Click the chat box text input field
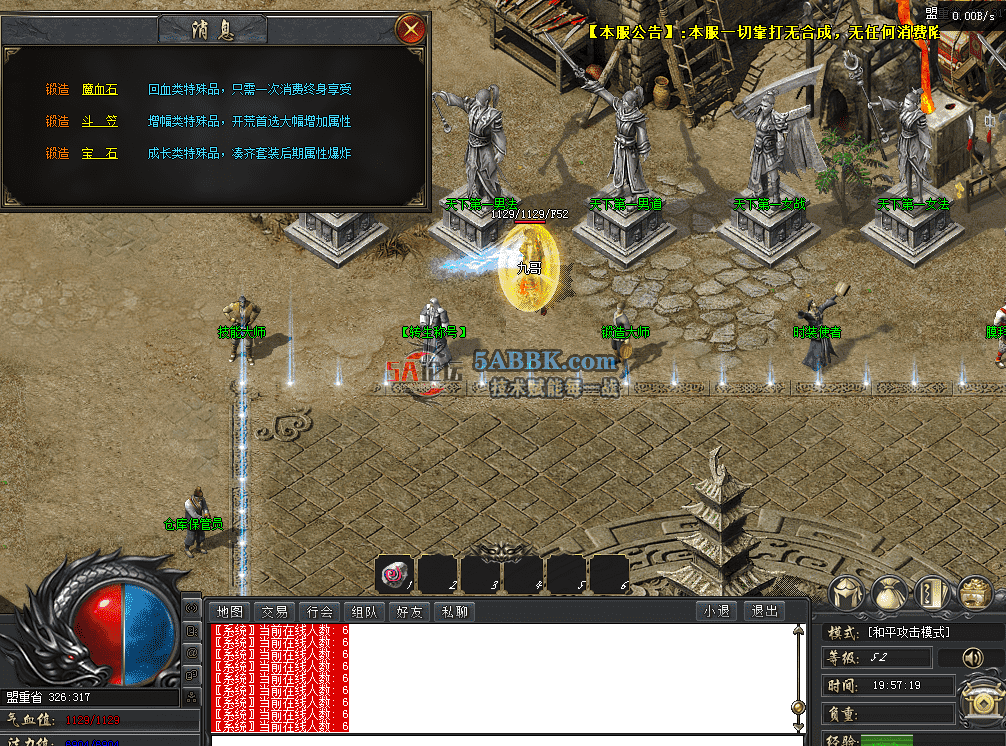 click(500, 740)
